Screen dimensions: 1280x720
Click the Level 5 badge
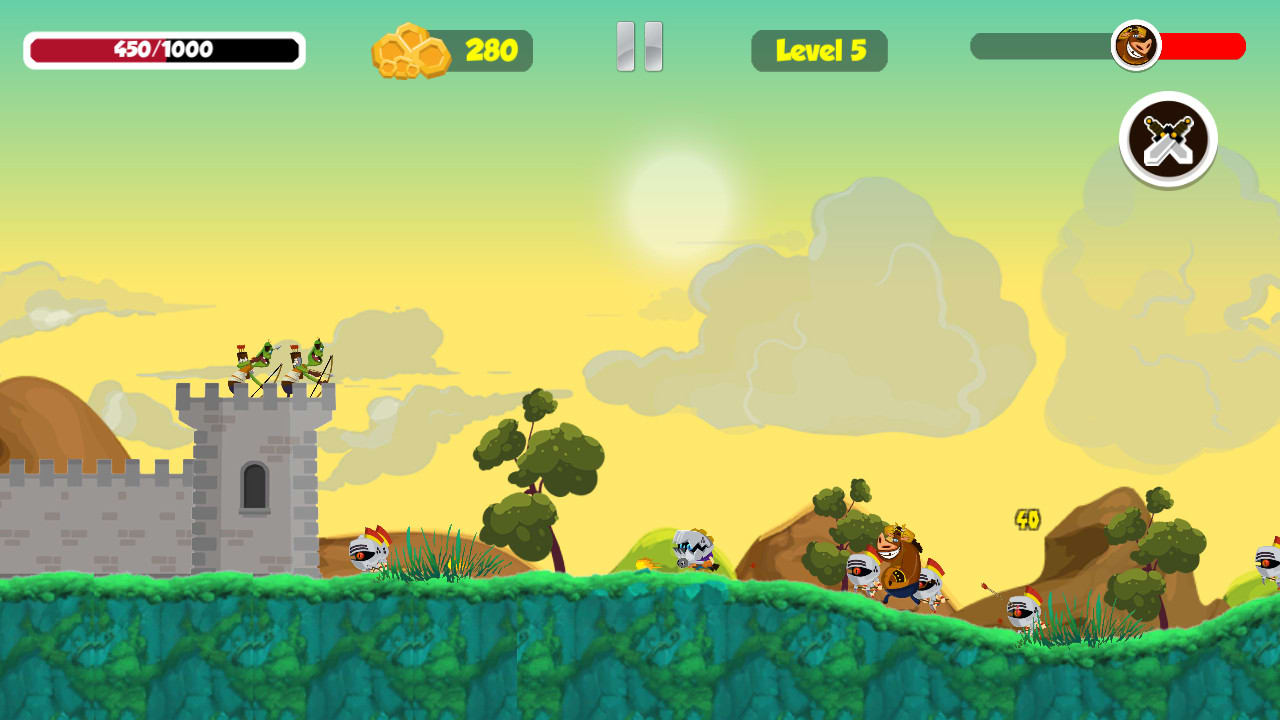(819, 50)
